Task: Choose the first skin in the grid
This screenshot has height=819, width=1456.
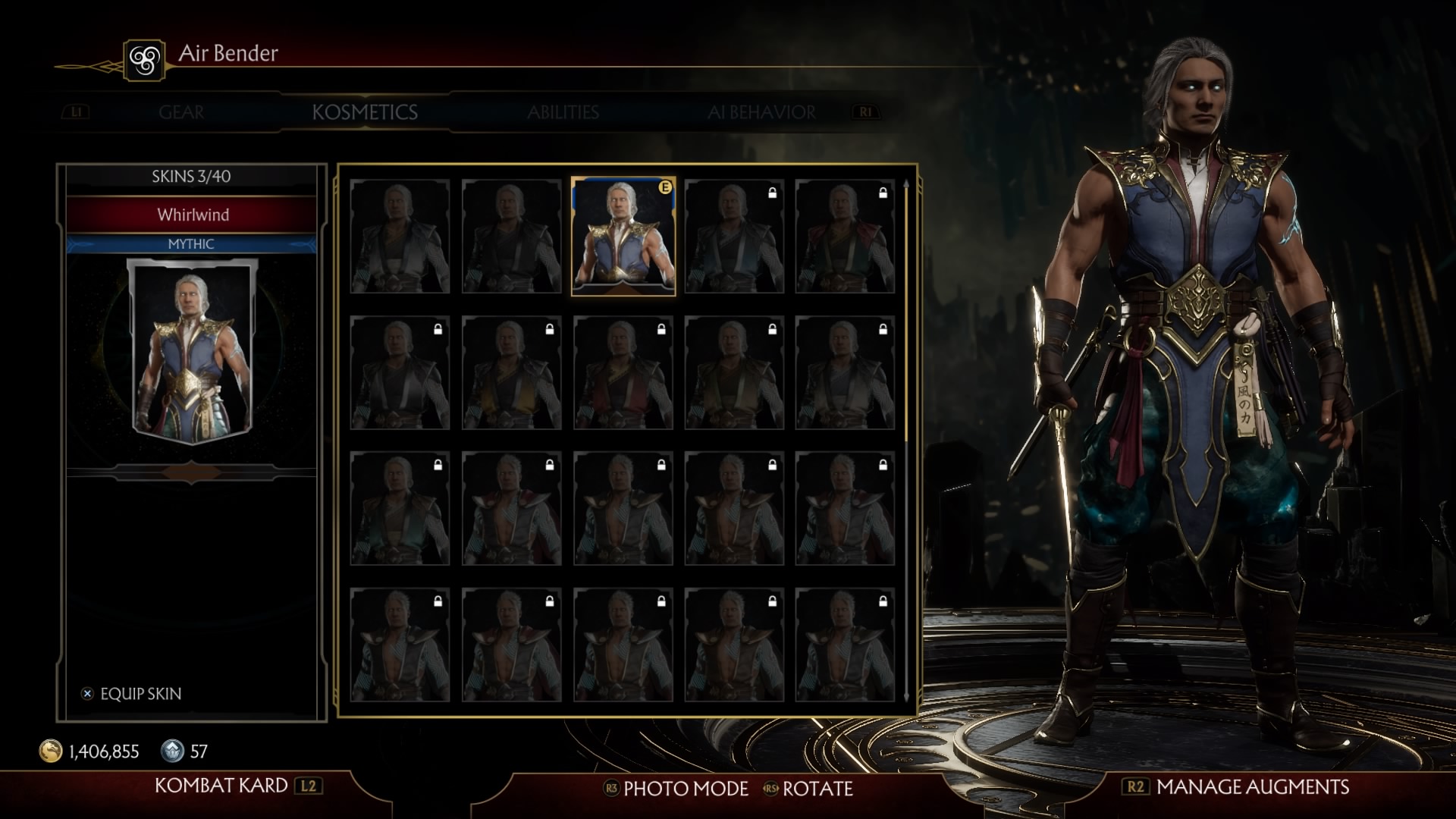Action: click(x=400, y=237)
